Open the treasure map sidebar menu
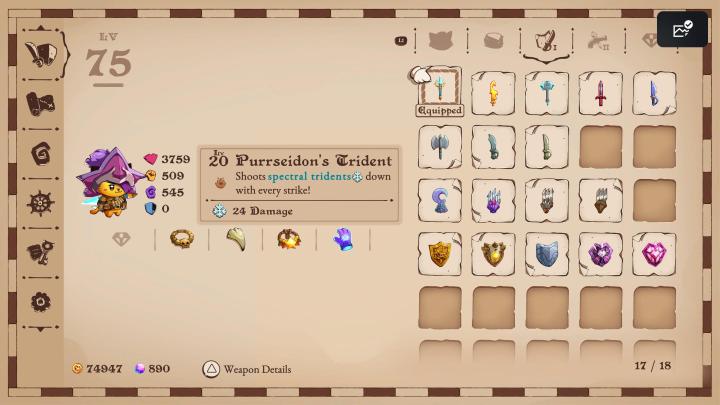Viewport: 720px width, 405px height. pyautogui.click(x=41, y=103)
